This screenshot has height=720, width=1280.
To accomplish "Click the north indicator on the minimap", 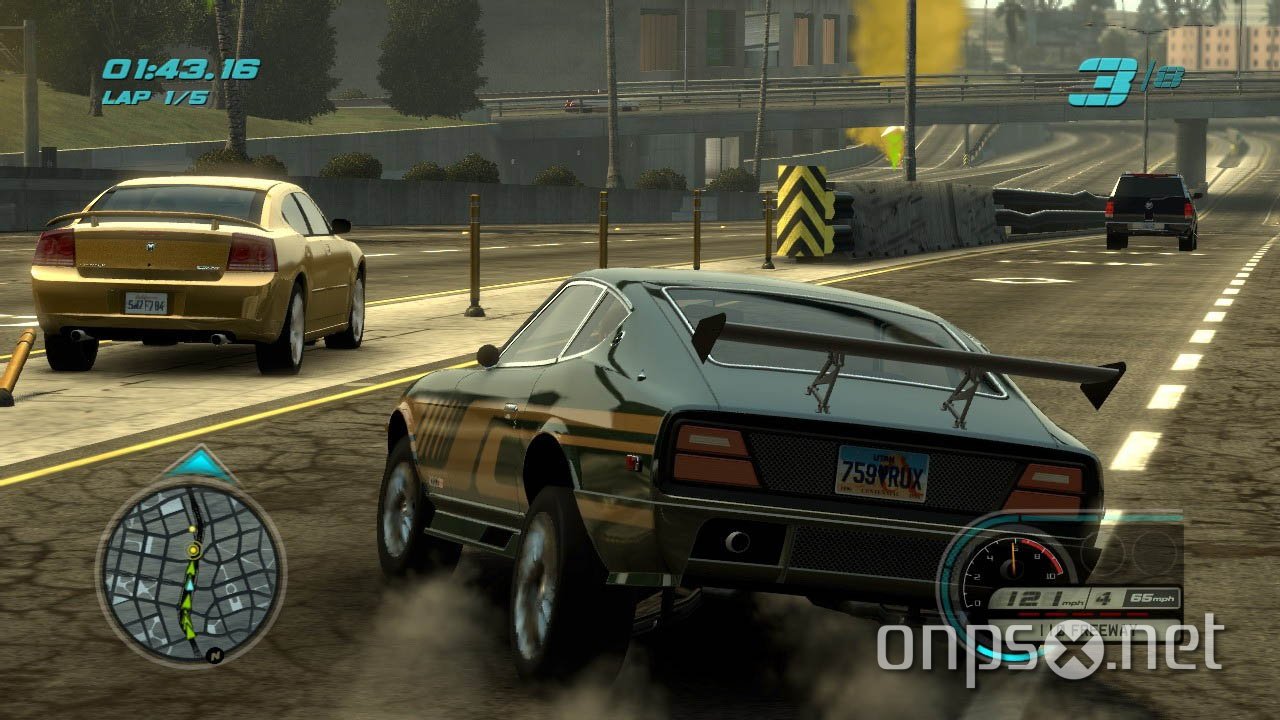I will 216,655.
